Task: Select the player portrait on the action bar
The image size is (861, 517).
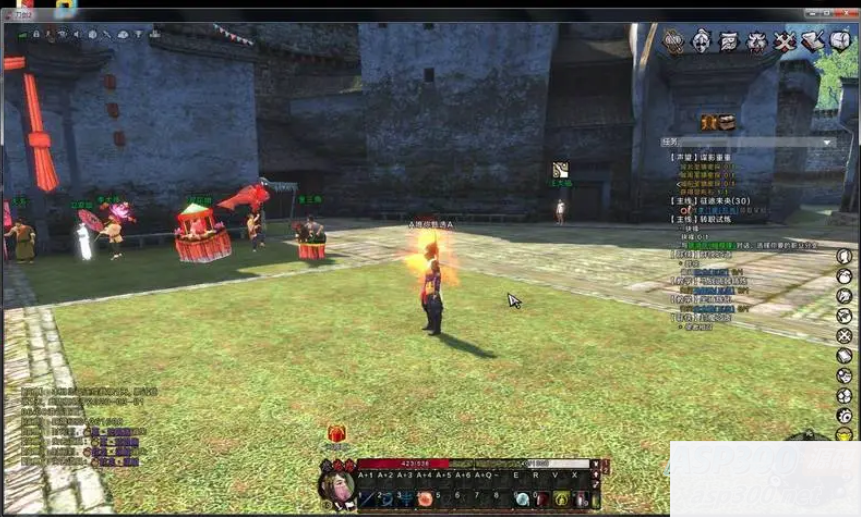Action: (336, 487)
